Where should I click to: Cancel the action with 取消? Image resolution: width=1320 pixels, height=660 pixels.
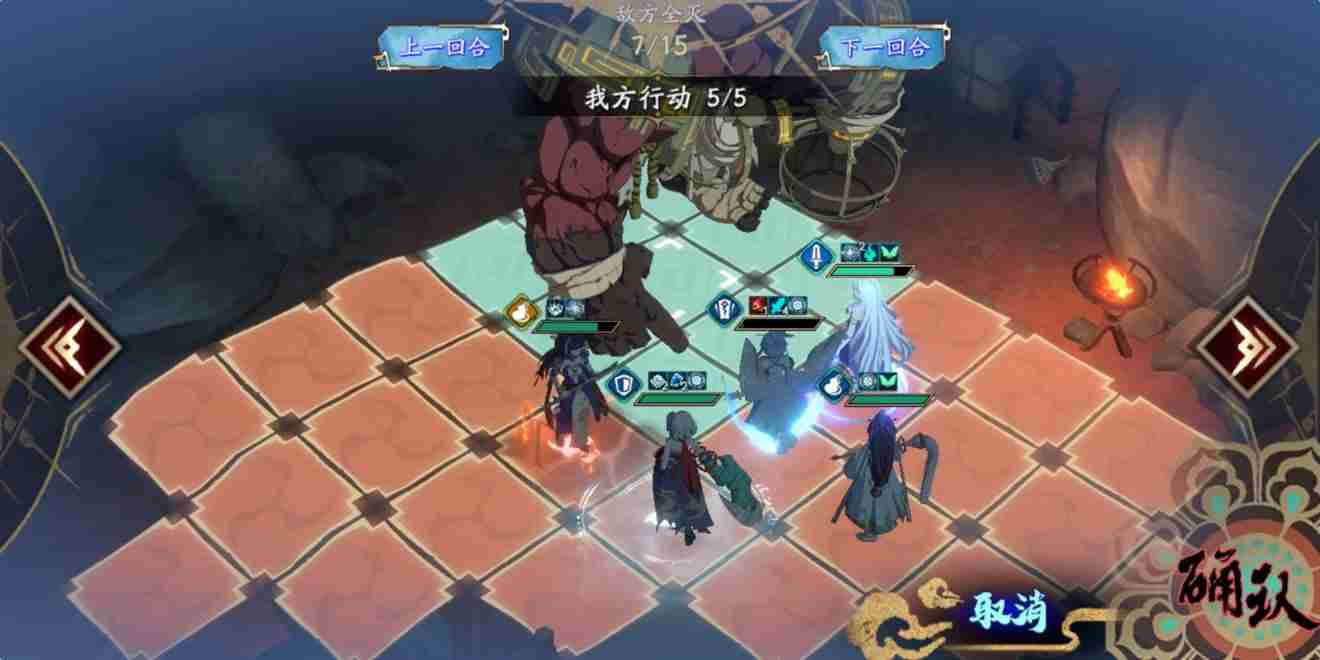pos(1007,613)
